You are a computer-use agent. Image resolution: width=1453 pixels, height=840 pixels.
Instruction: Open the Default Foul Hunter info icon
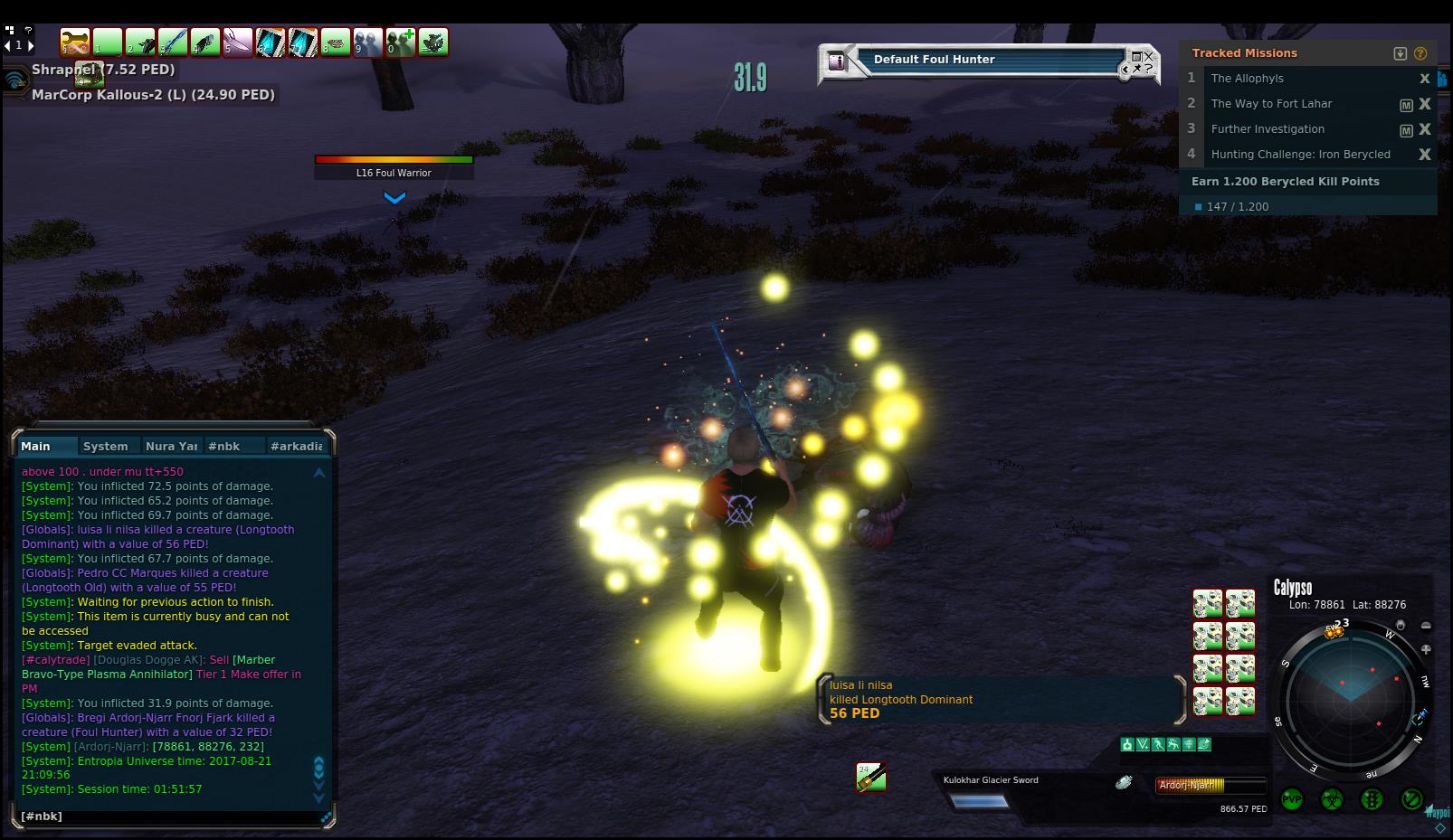(x=837, y=61)
